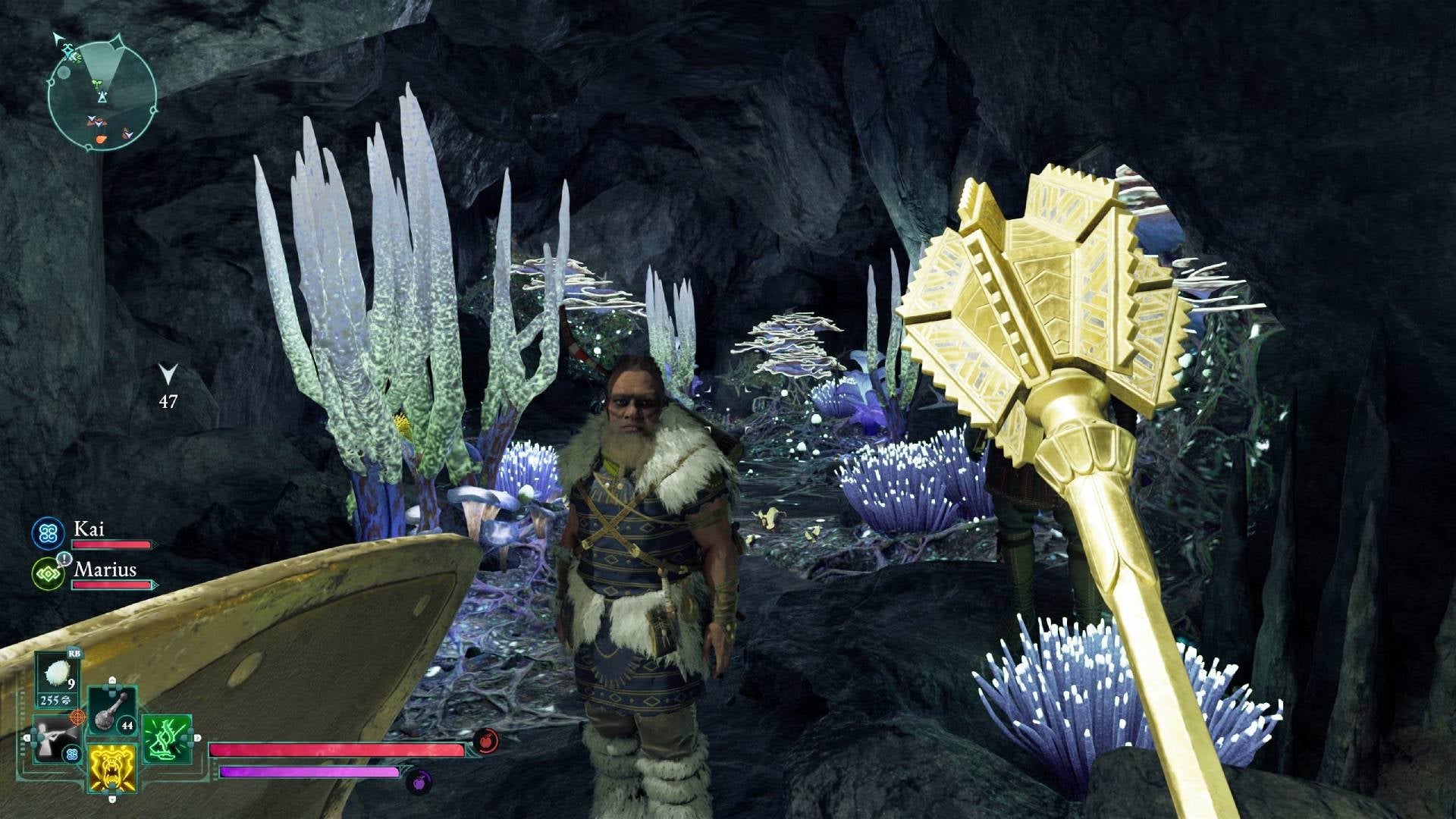
Task: Click the green sprout marker on minimap
Action: point(96,83)
